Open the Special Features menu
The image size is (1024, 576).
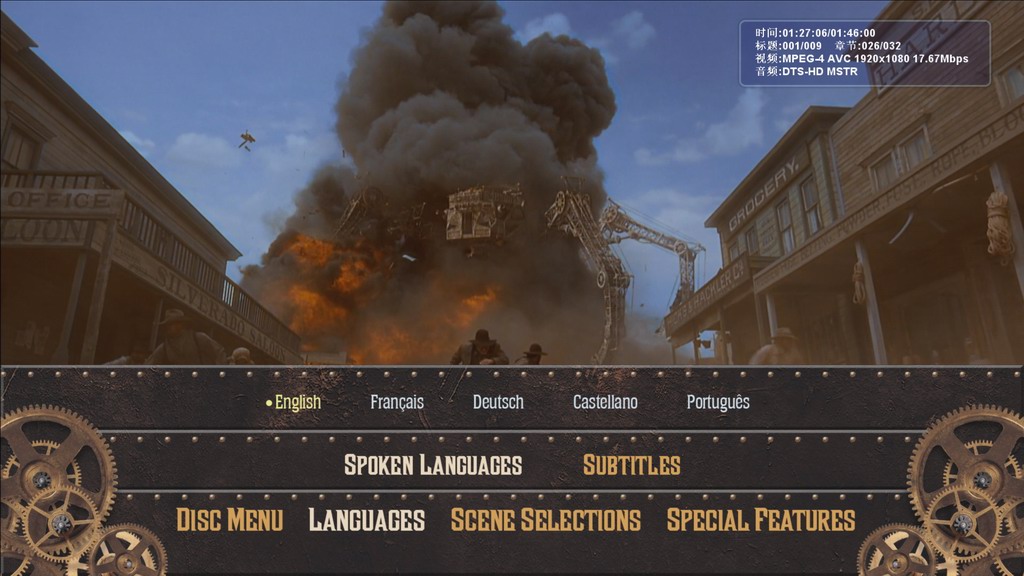pyautogui.click(x=761, y=520)
